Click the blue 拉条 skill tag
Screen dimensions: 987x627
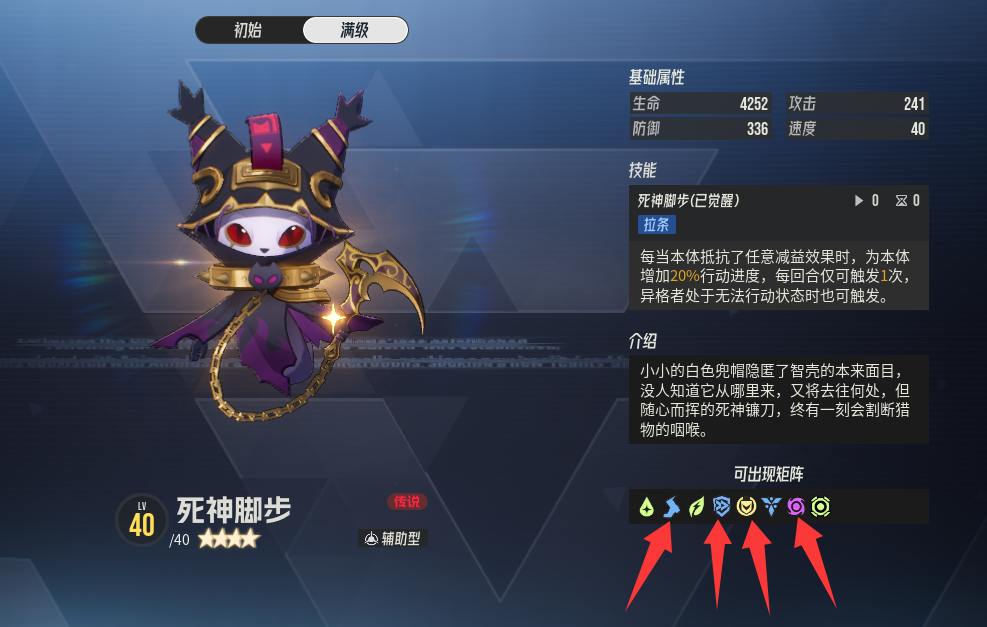(656, 224)
